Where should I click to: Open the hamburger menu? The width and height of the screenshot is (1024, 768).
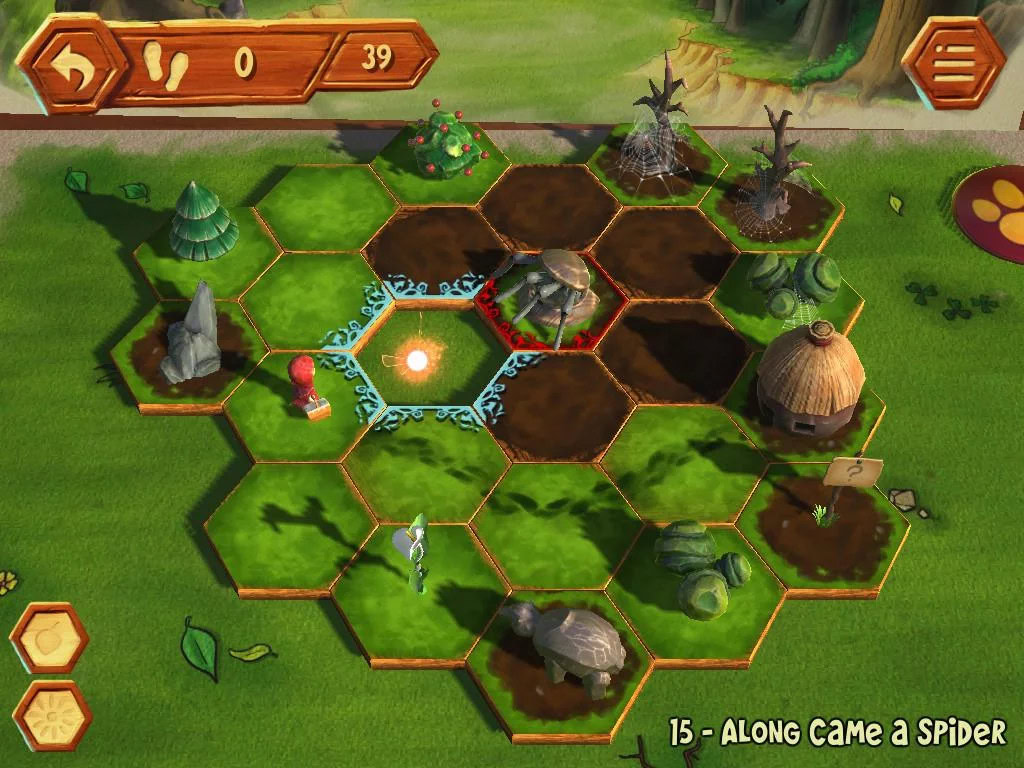(x=952, y=62)
